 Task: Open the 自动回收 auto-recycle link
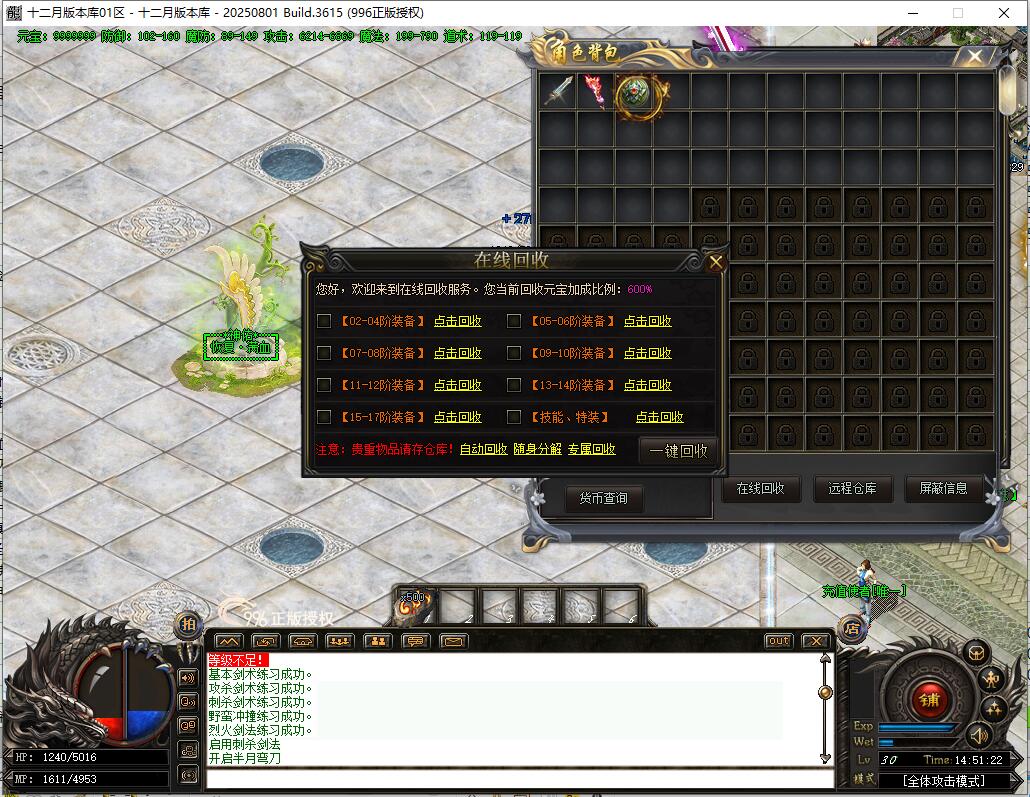[x=483, y=450]
